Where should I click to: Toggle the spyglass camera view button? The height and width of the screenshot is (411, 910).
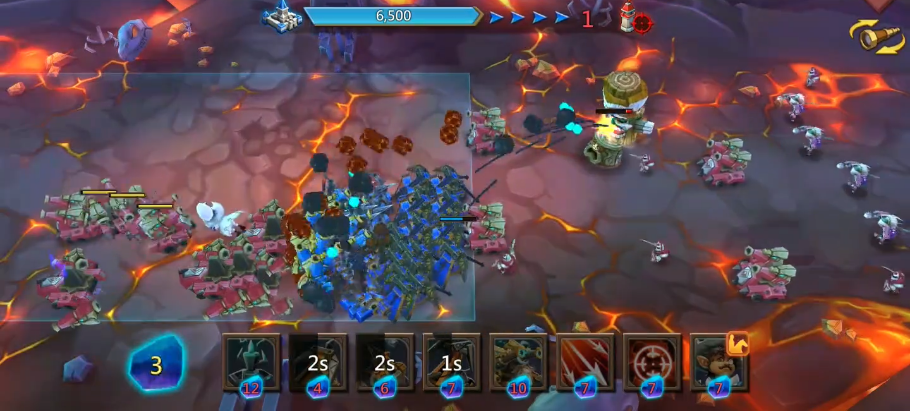tap(876, 37)
